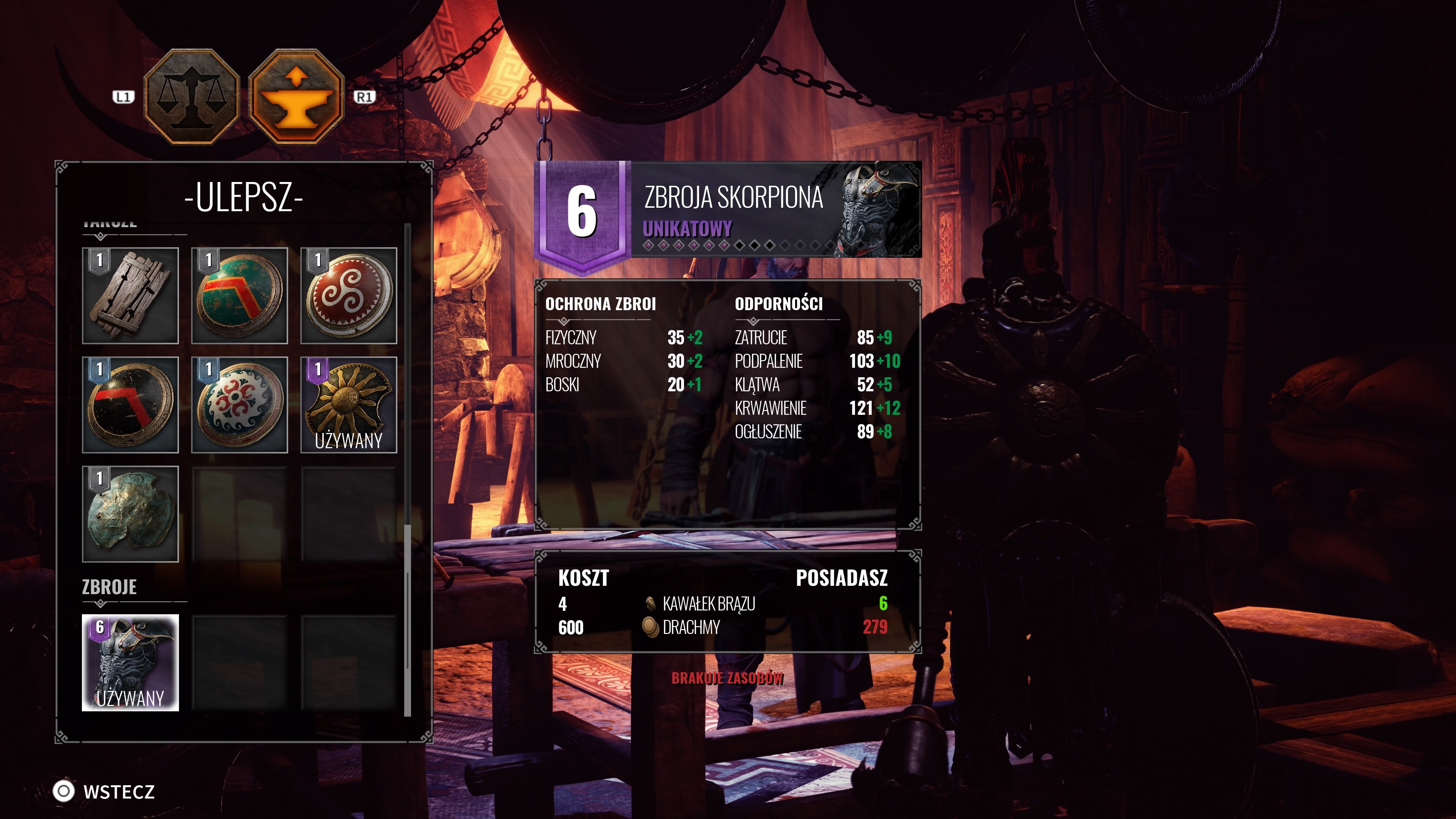Open the anvil upgrade tab
The image size is (1456, 819).
pyautogui.click(x=296, y=96)
